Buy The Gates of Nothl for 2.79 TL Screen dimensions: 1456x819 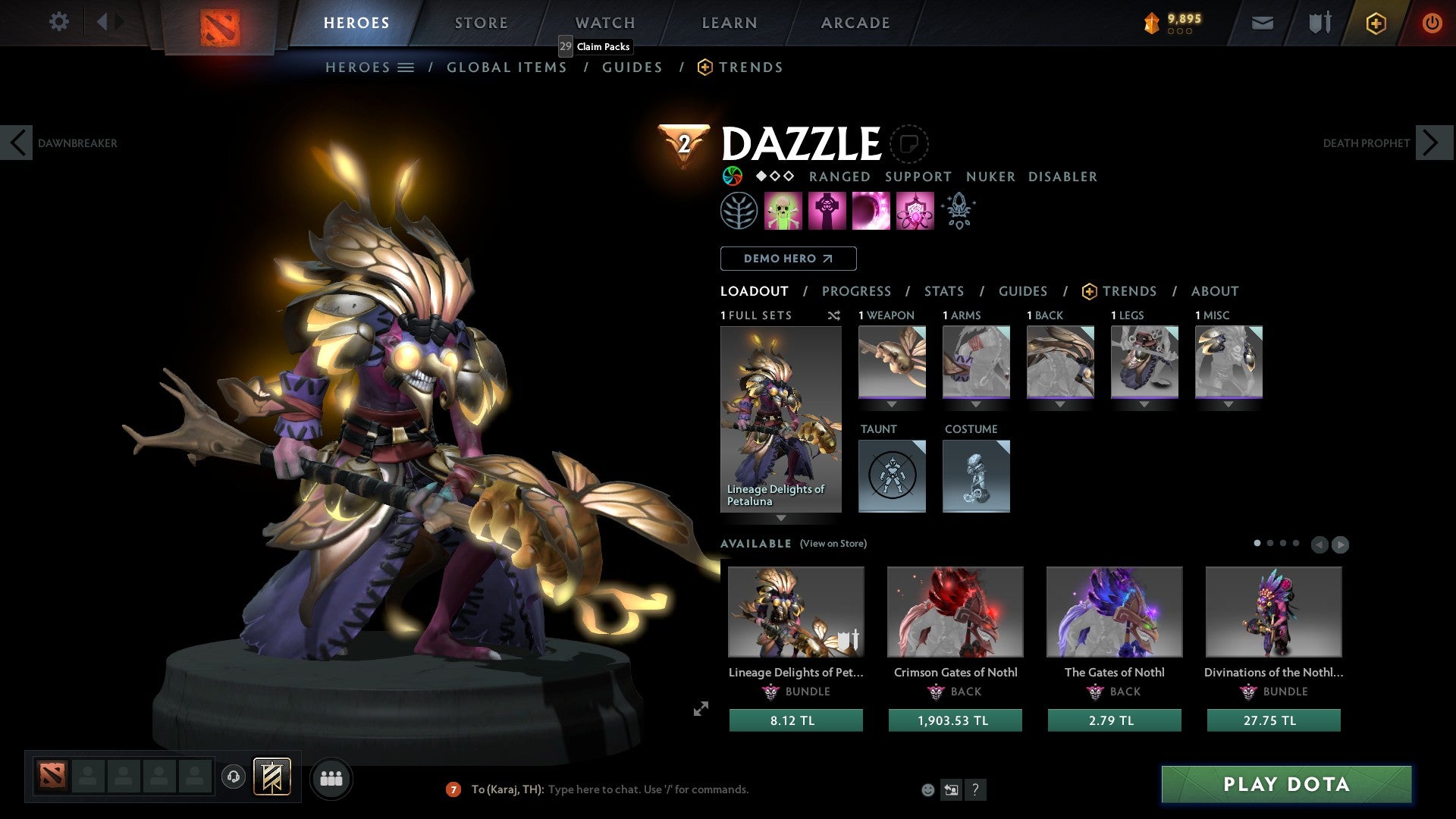coord(1113,720)
